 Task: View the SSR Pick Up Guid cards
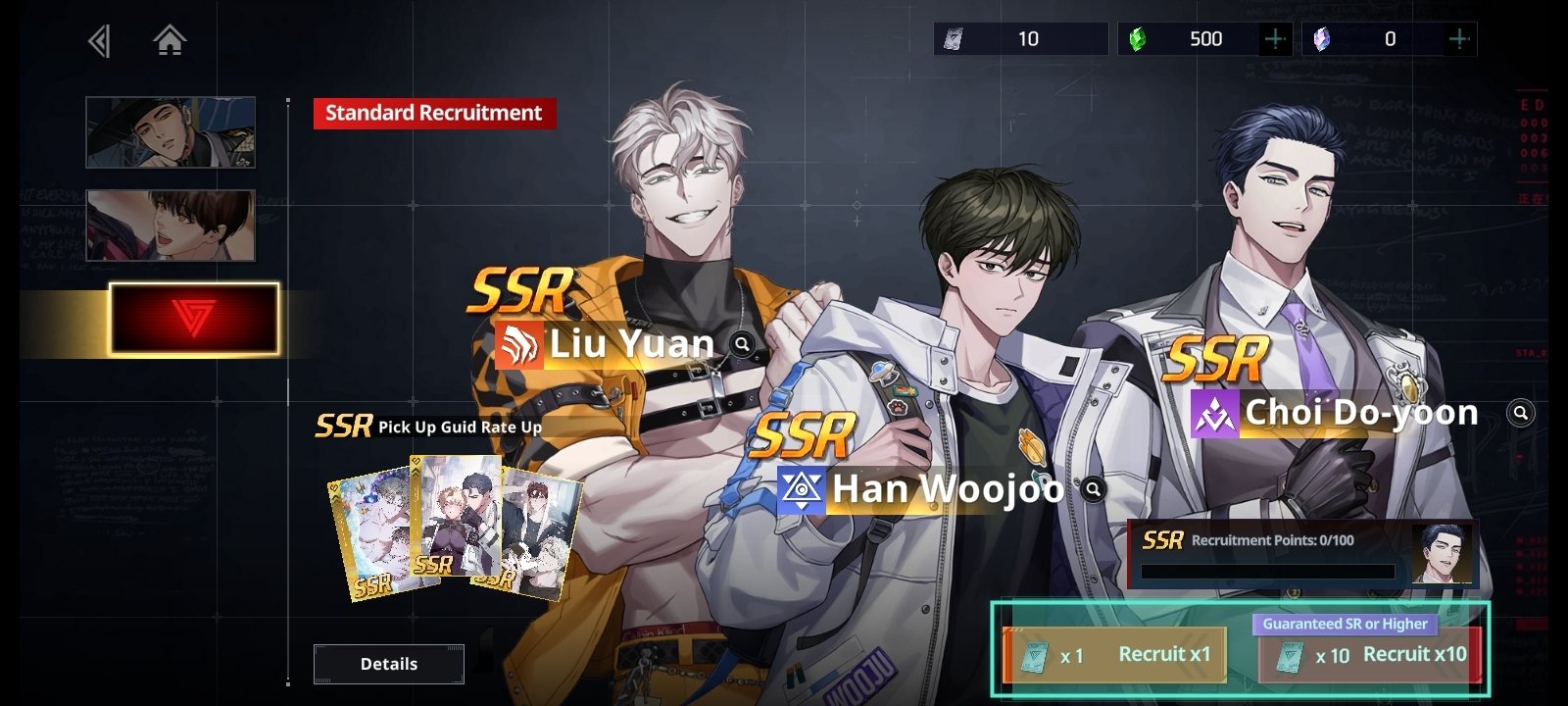[x=454, y=528]
